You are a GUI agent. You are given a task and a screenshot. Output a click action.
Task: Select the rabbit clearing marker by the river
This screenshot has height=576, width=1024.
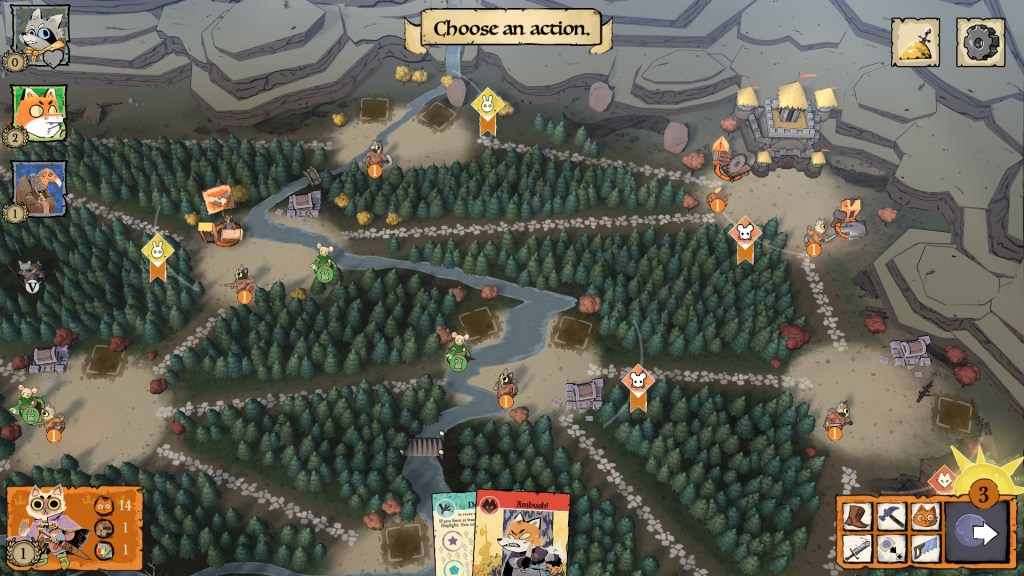coord(486,110)
